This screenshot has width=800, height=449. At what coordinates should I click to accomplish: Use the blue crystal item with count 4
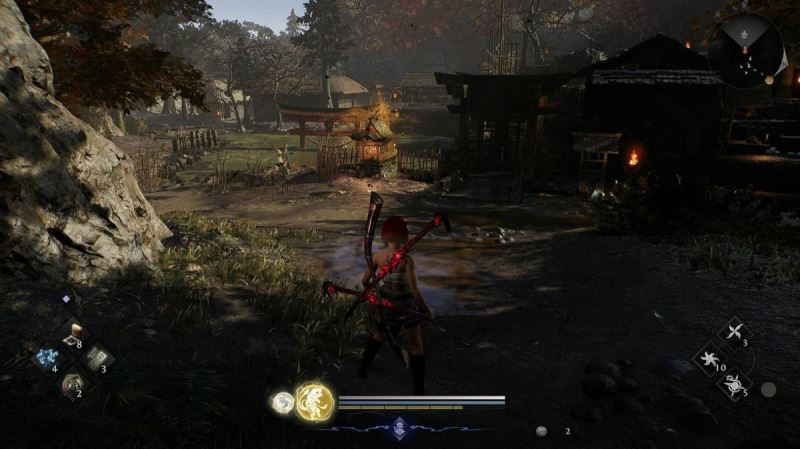[47, 357]
